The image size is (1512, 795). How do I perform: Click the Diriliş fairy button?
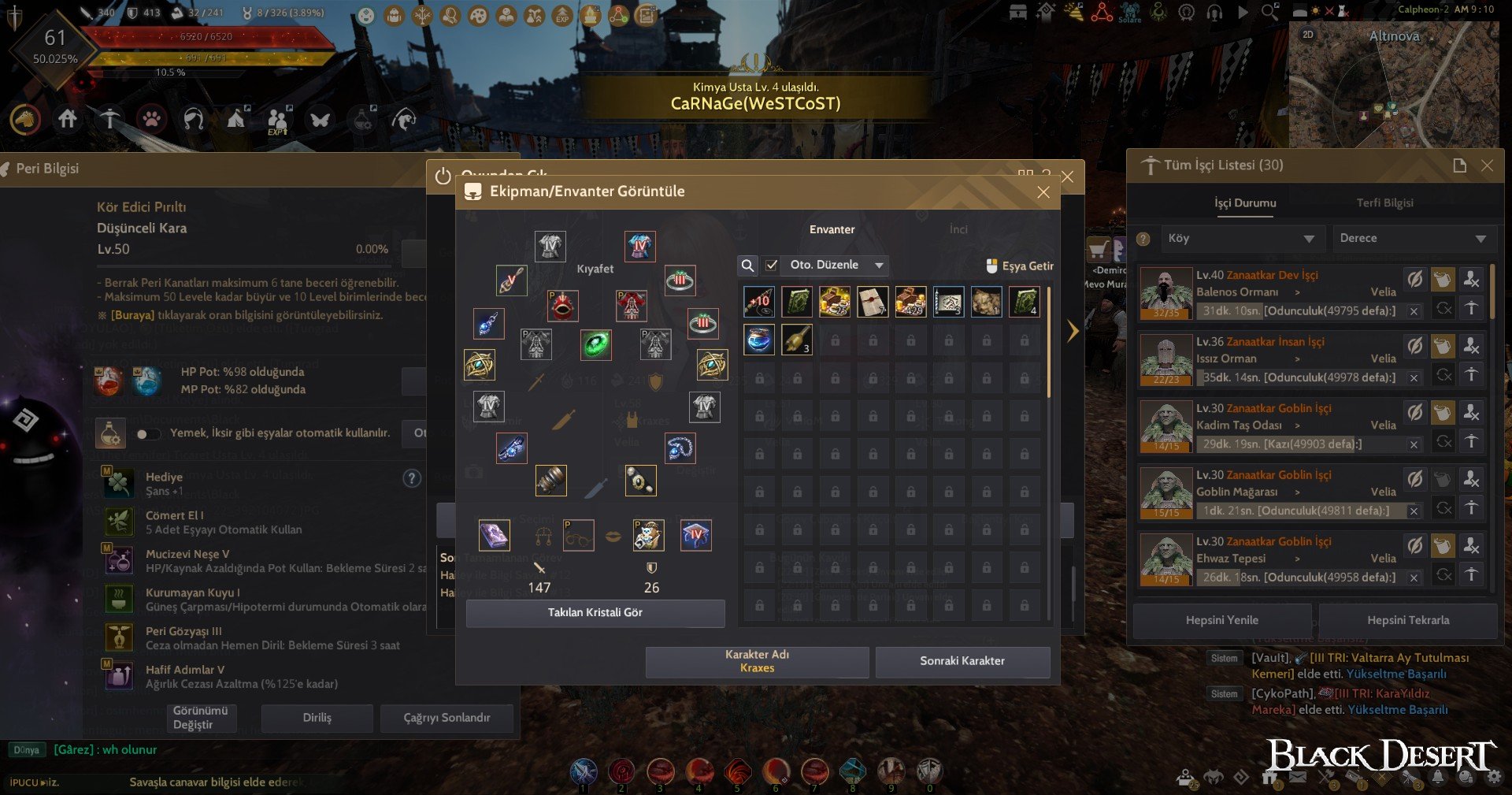(x=317, y=718)
